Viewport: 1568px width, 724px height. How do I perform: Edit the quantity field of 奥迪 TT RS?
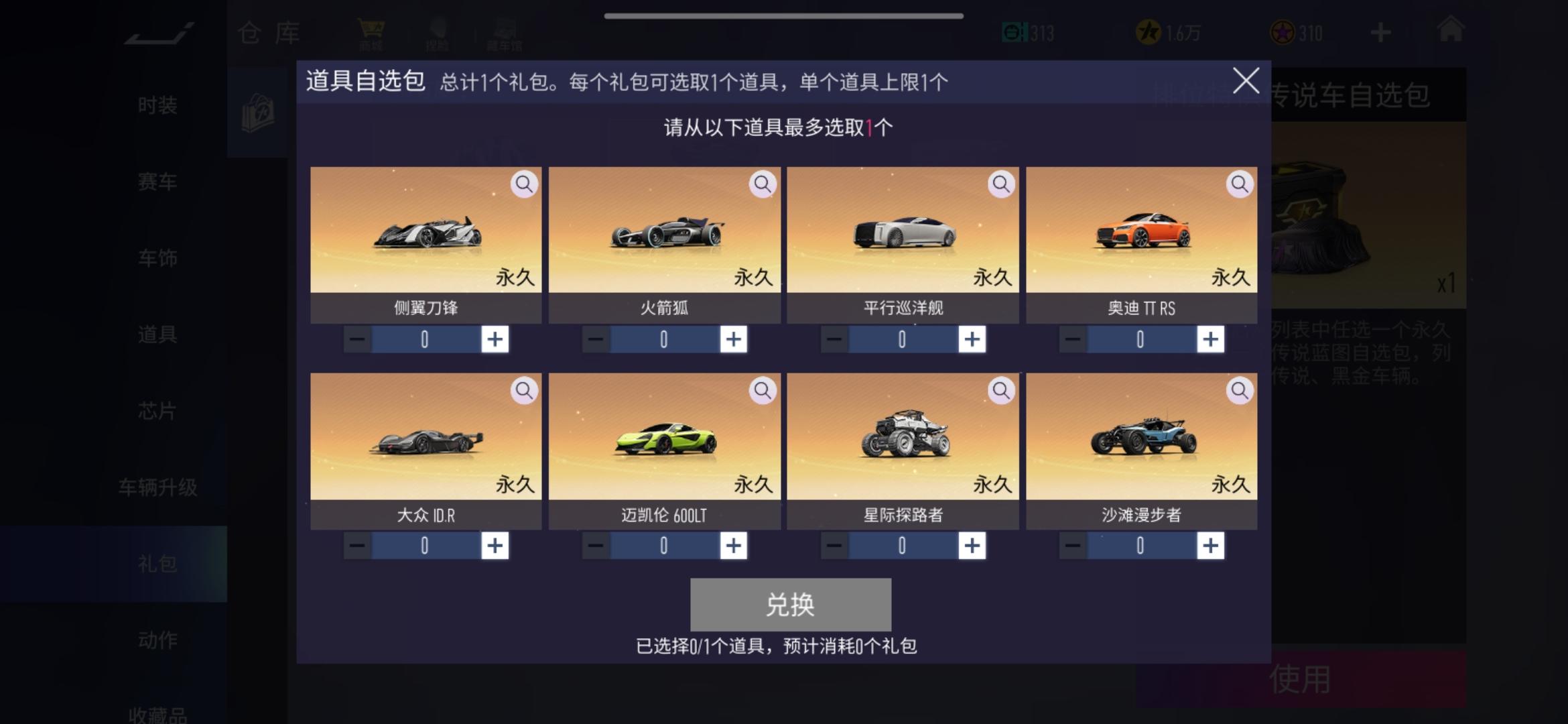tap(1140, 339)
